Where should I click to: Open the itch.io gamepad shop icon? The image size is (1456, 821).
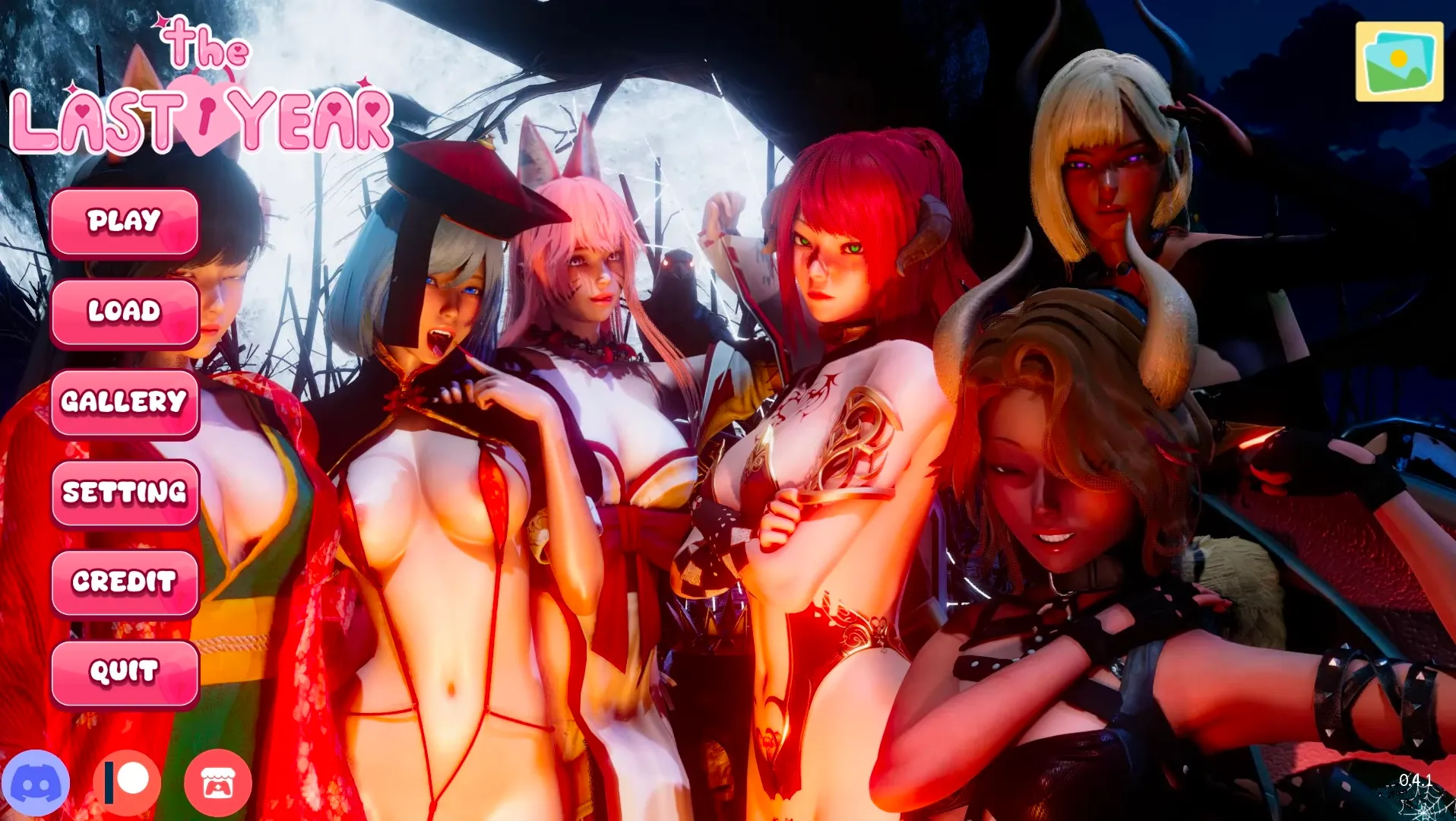coord(218,781)
